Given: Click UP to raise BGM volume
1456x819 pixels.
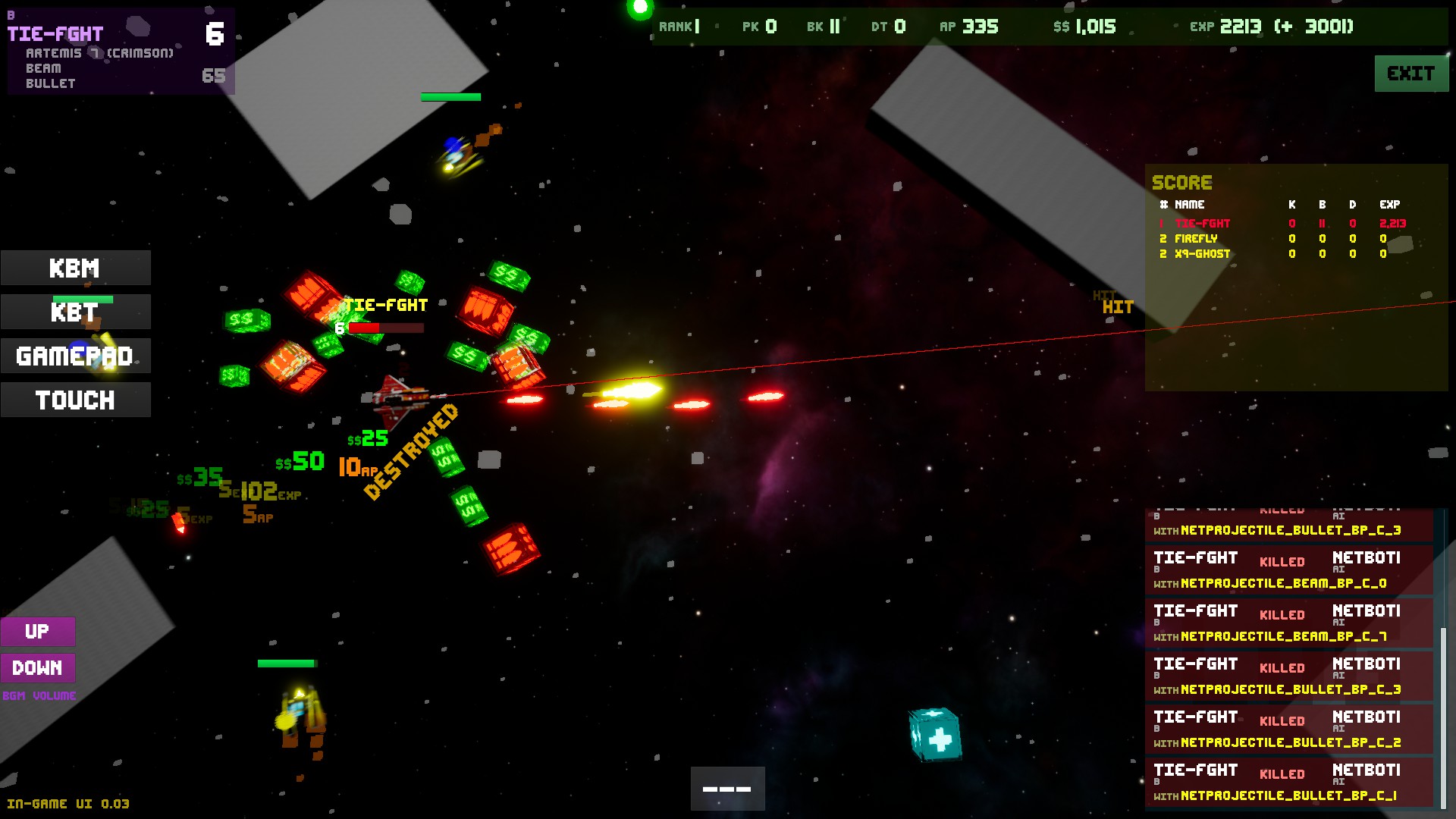Looking at the screenshot, I should tap(38, 631).
